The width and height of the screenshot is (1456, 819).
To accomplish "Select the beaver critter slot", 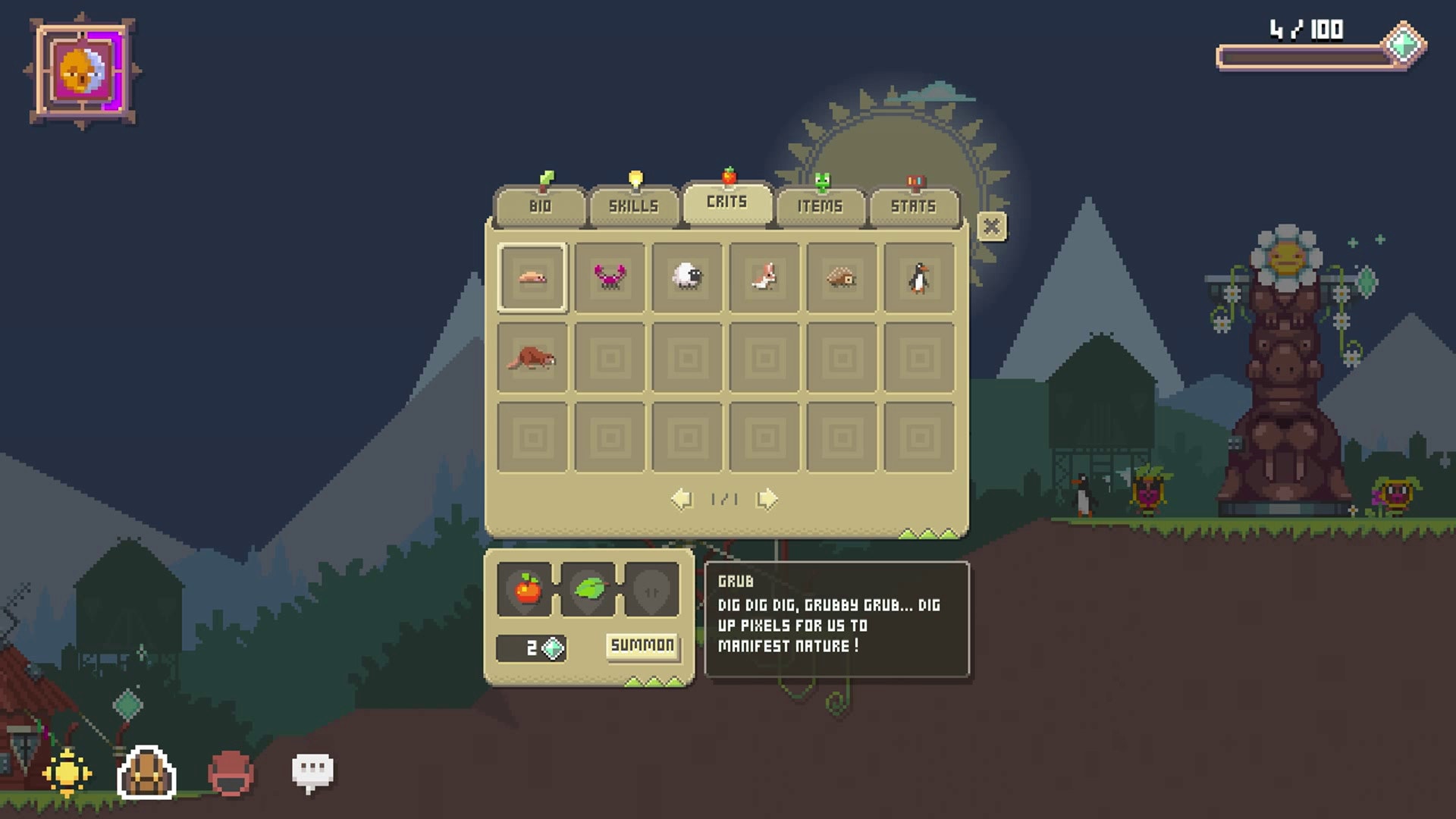I will [x=532, y=358].
